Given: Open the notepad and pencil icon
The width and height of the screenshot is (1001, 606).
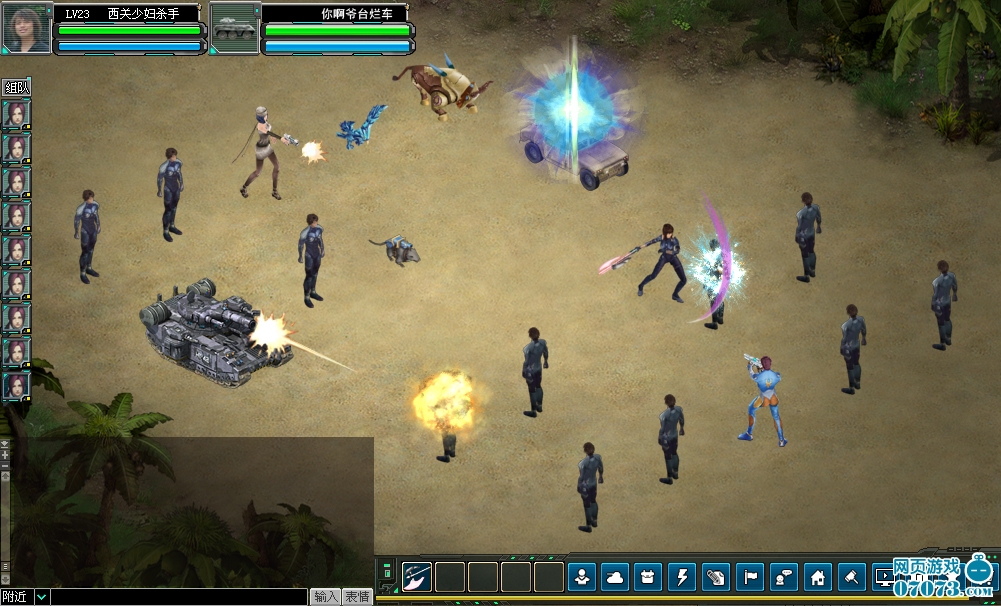Looking at the screenshot, I should coord(717,577).
